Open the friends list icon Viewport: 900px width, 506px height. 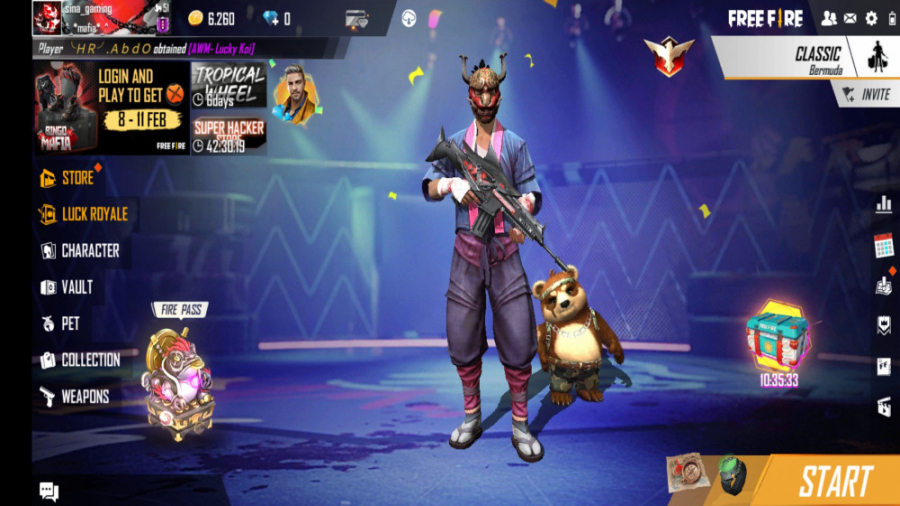[829, 18]
